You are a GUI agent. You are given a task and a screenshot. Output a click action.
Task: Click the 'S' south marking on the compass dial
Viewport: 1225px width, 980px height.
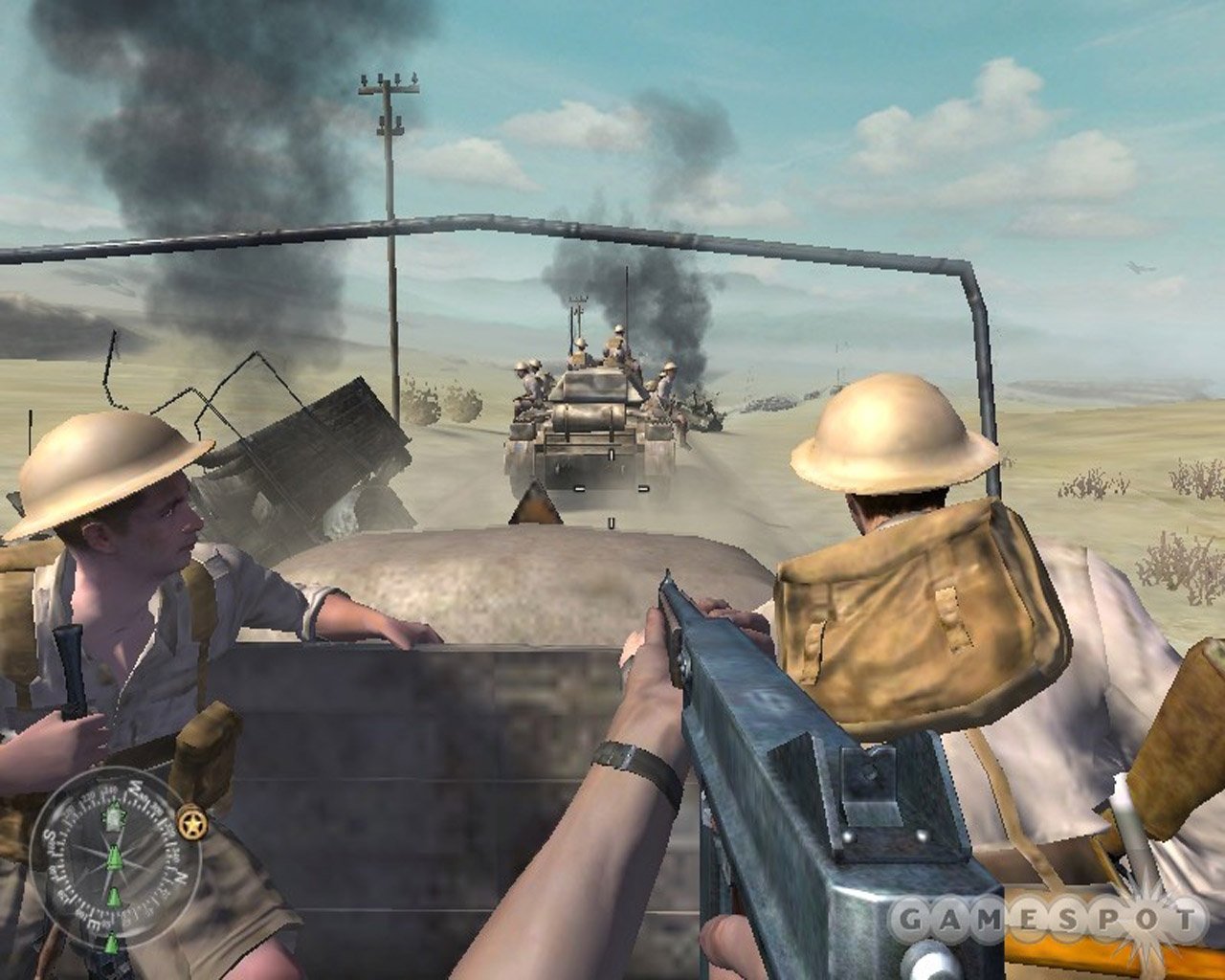48,835
